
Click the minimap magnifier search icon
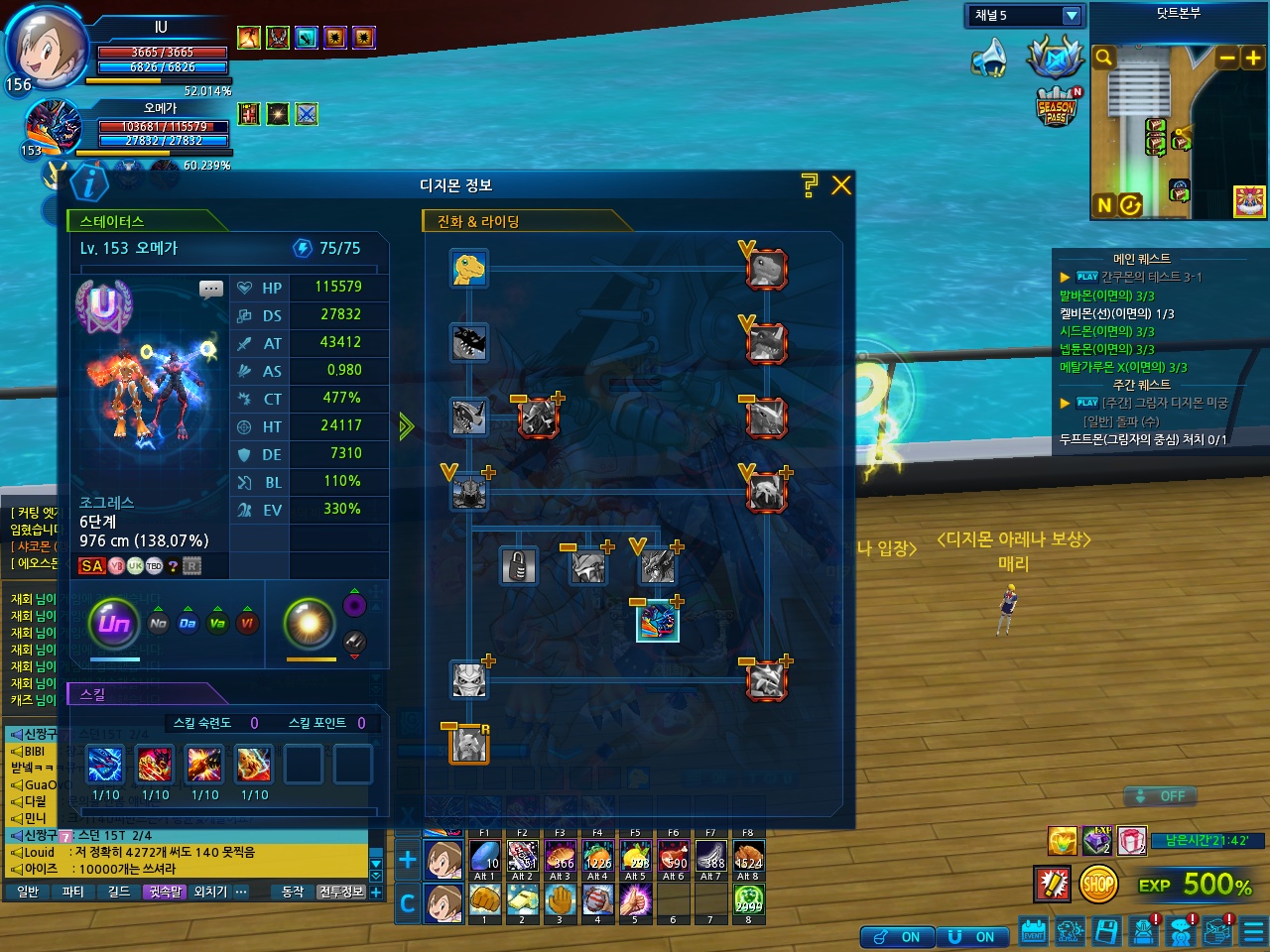[1103, 59]
